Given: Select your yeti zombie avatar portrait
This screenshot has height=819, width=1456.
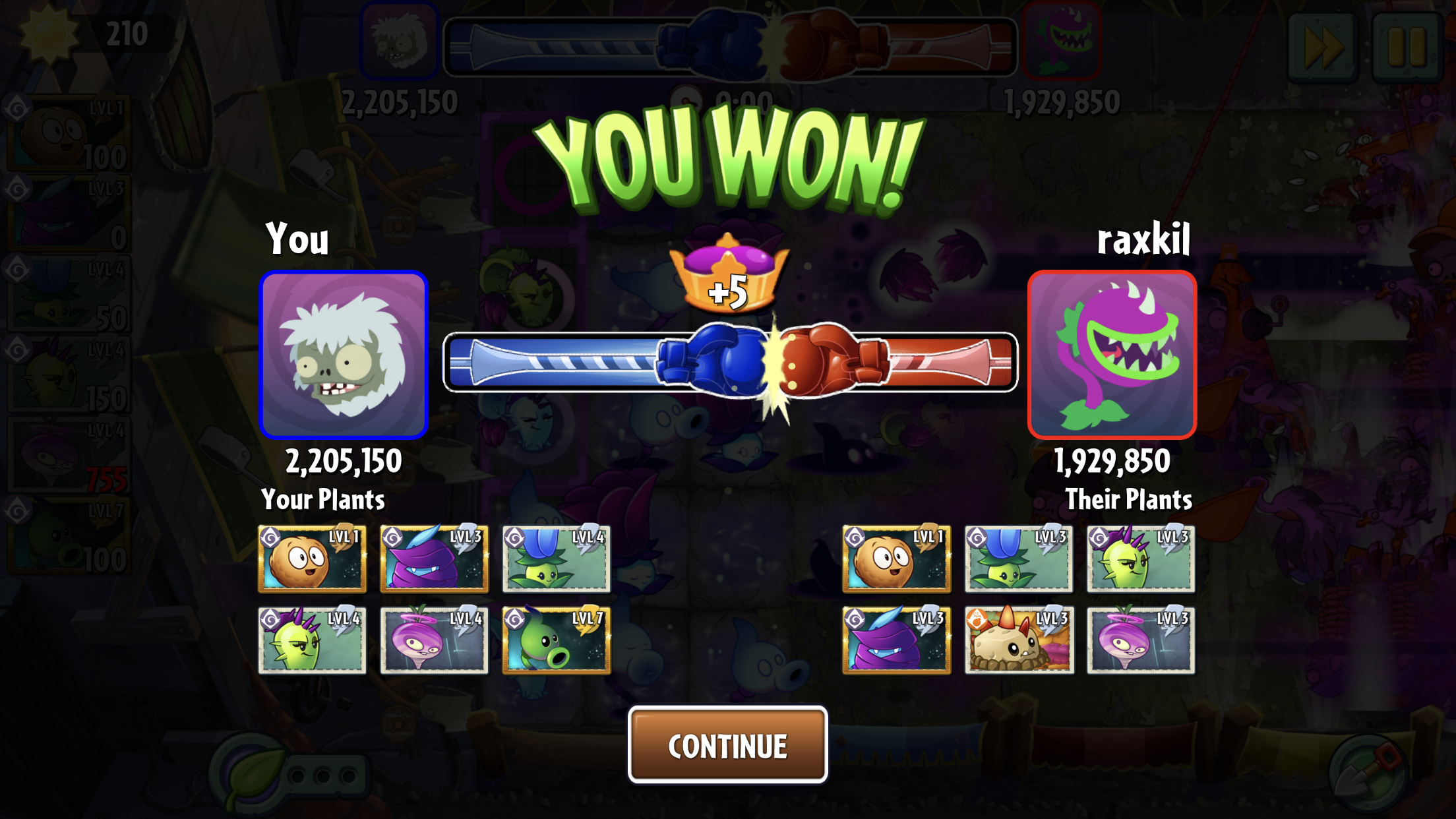Looking at the screenshot, I should (344, 355).
